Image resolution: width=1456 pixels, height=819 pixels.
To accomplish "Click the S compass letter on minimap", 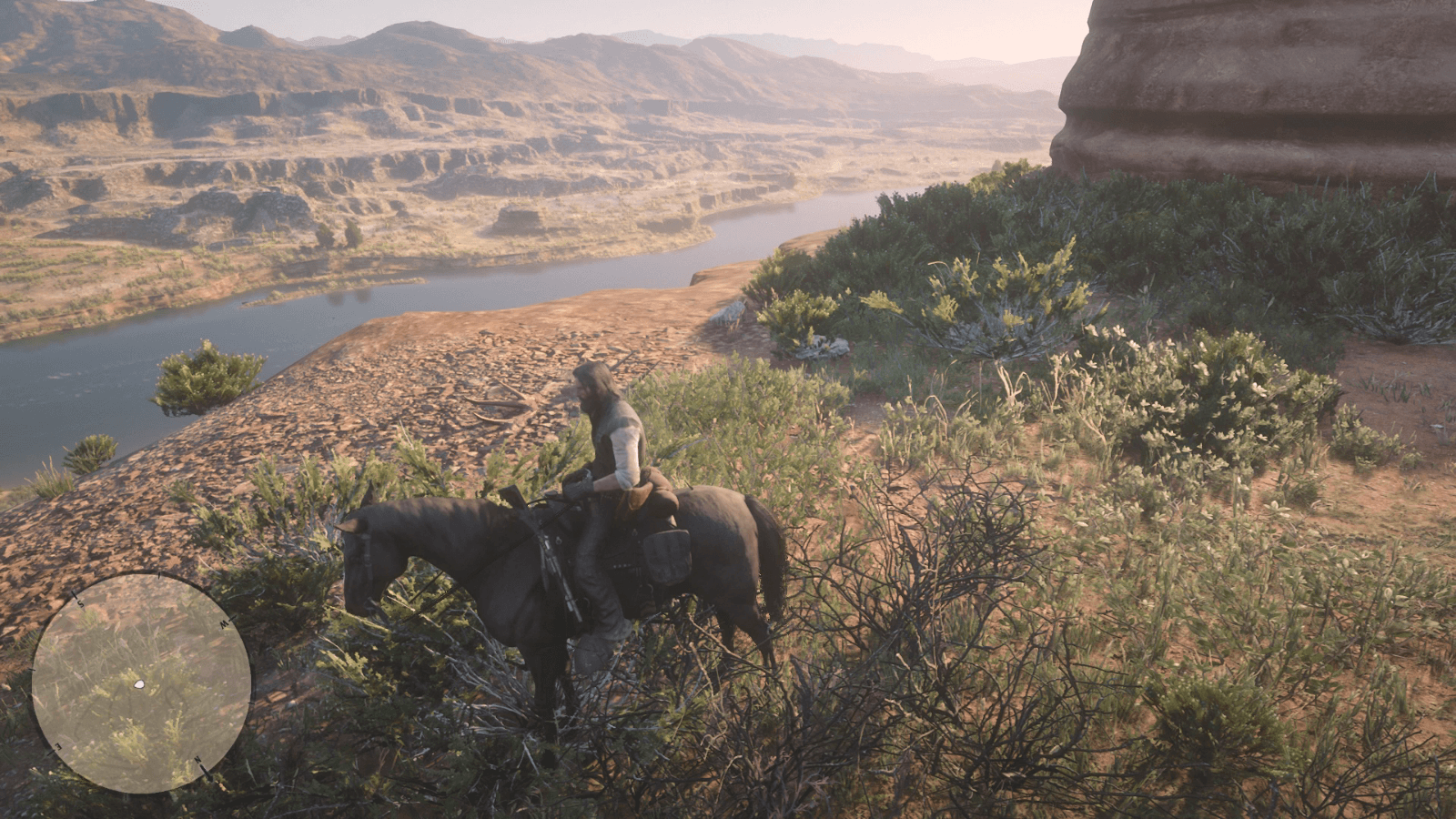I will (80, 602).
